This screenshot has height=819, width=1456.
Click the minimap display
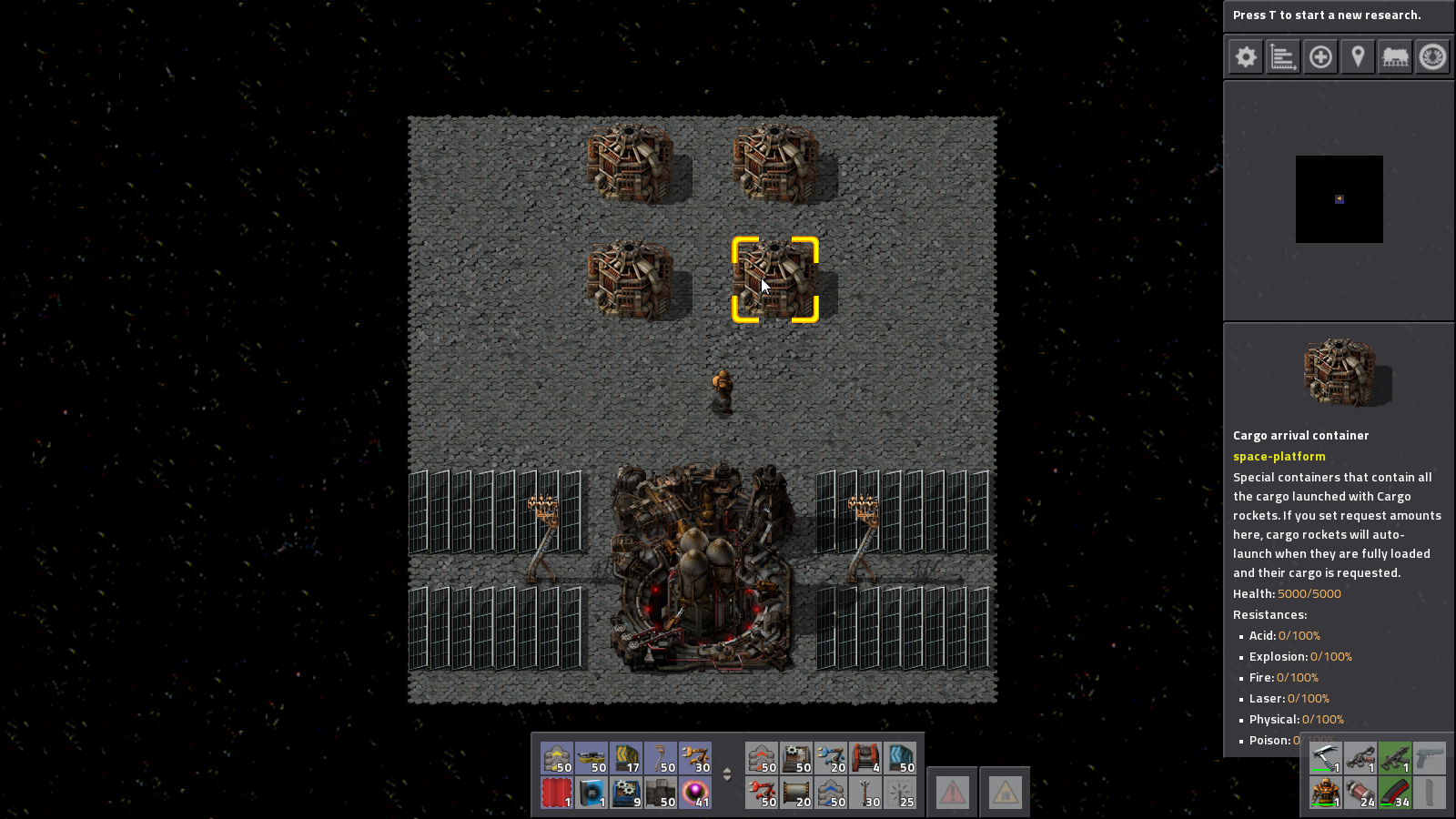point(1339,199)
